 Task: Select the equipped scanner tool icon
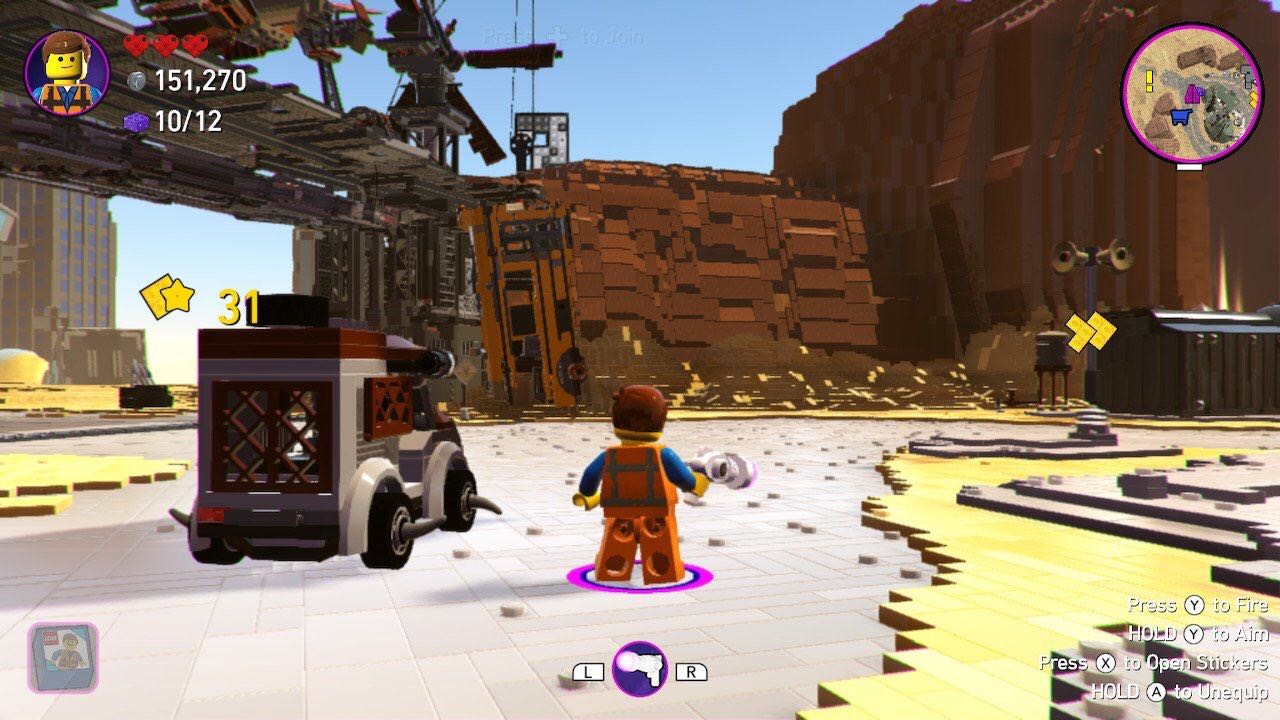pyautogui.click(x=639, y=669)
